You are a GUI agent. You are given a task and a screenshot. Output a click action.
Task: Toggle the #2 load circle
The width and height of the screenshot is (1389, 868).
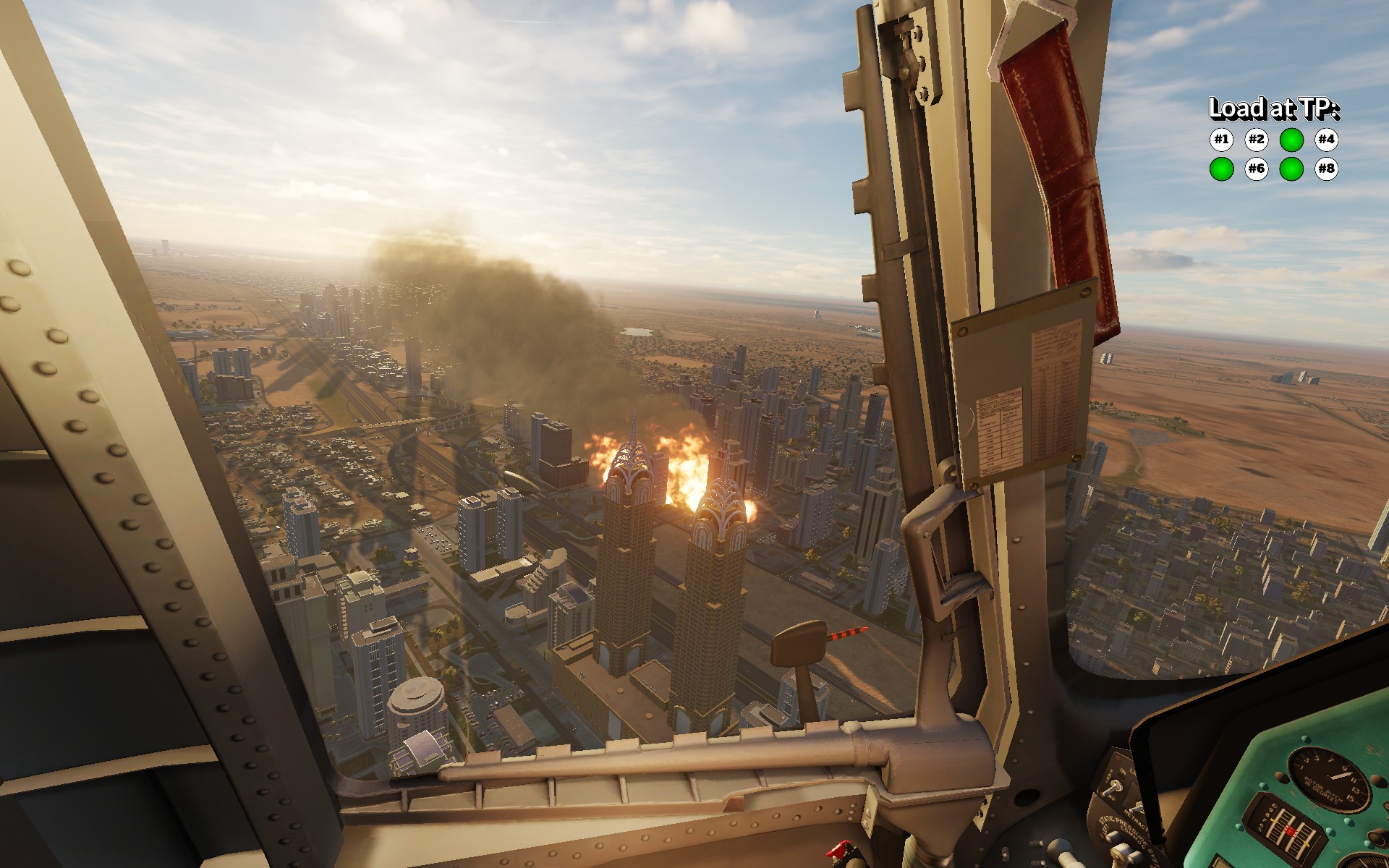[x=1257, y=139]
